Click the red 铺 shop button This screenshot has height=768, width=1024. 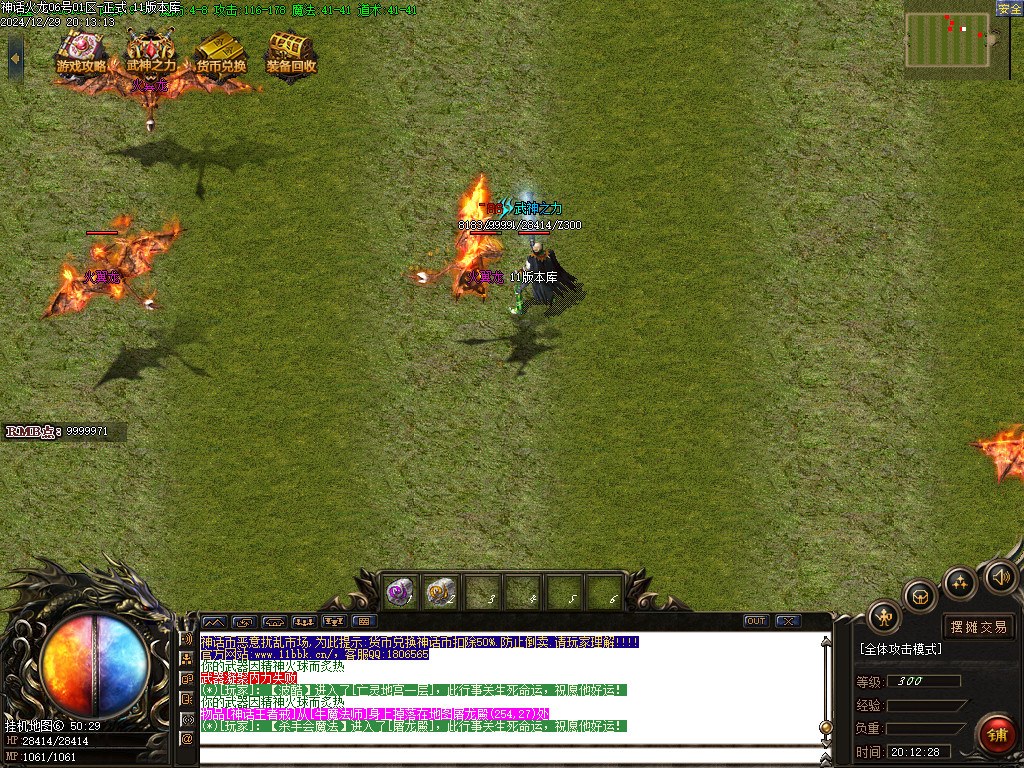point(997,735)
